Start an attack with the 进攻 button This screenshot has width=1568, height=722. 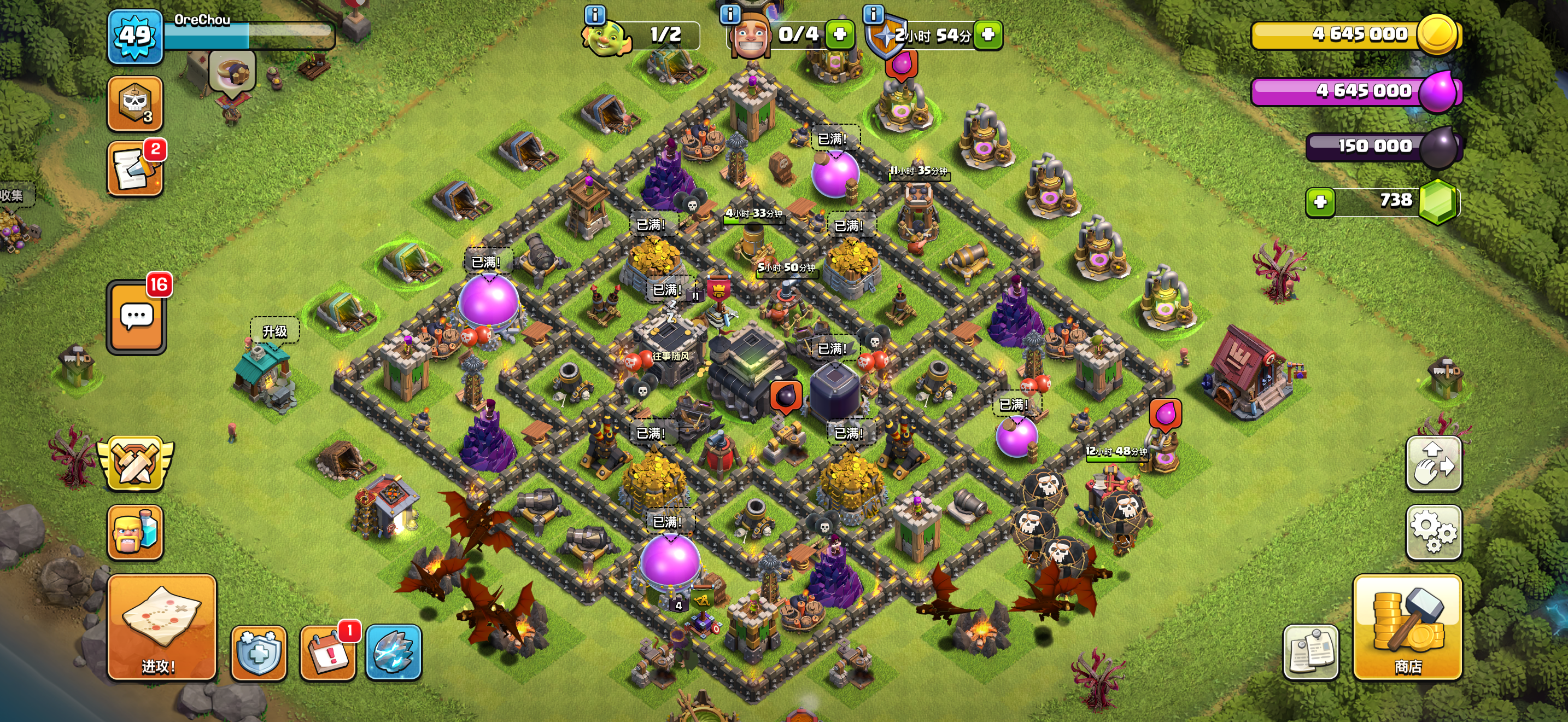point(161,627)
